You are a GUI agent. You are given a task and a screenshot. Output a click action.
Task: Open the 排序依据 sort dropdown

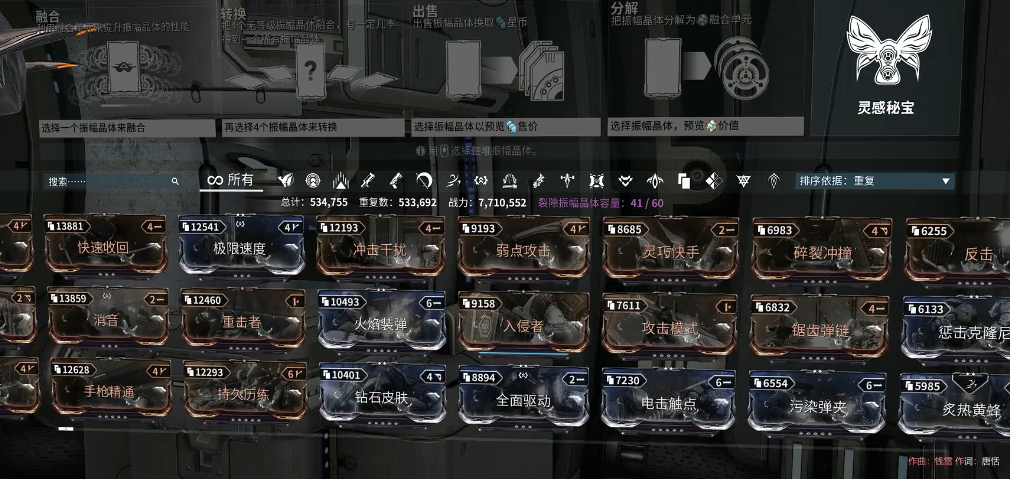coord(874,181)
